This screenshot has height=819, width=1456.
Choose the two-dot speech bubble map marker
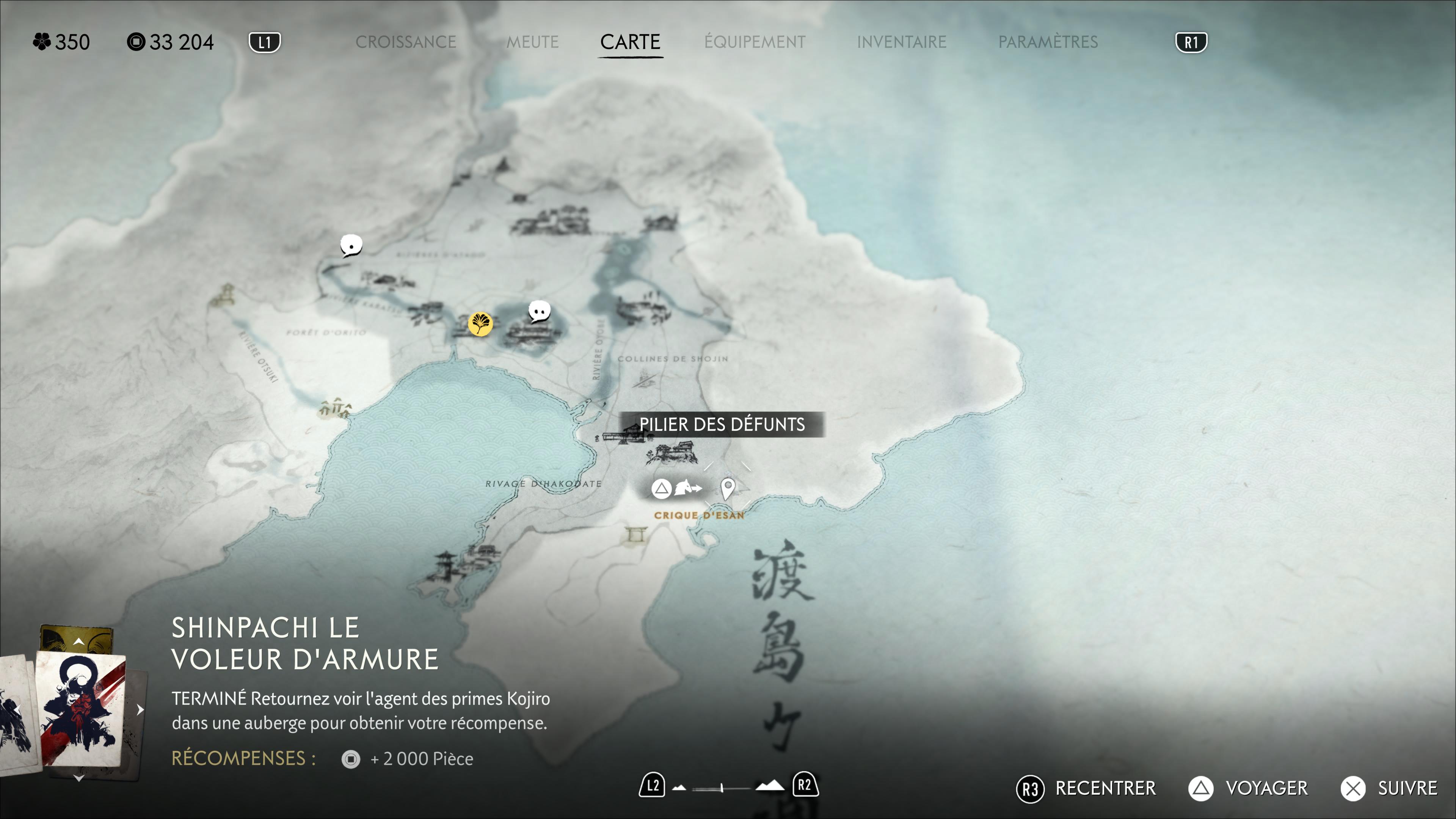539,311
